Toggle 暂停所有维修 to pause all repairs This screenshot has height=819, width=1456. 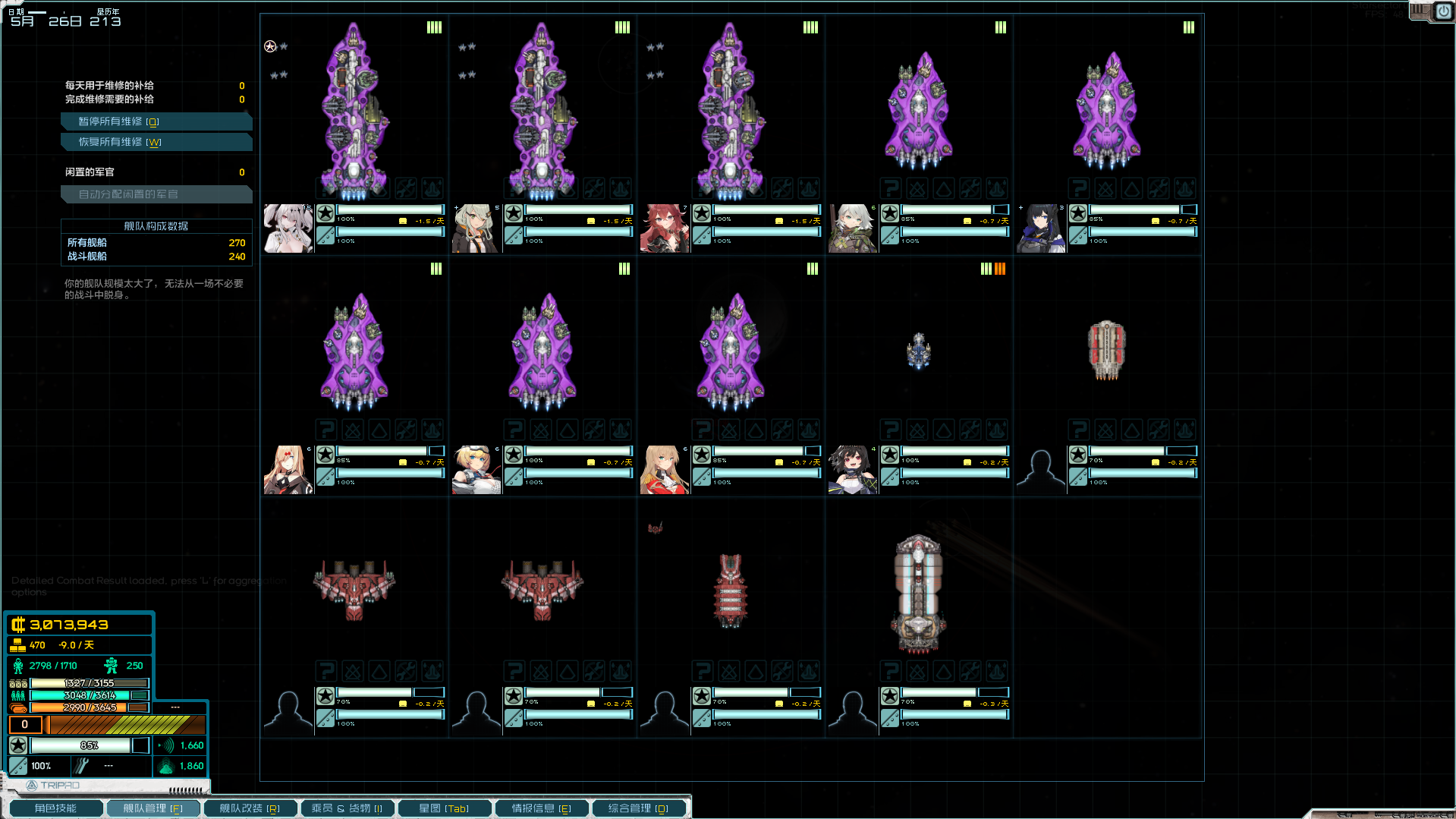coord(156,121)
